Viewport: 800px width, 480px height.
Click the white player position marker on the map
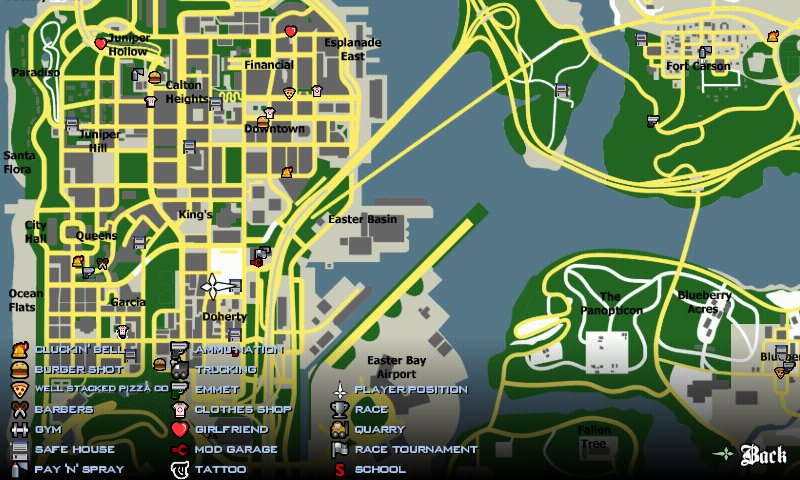[218, 287]
